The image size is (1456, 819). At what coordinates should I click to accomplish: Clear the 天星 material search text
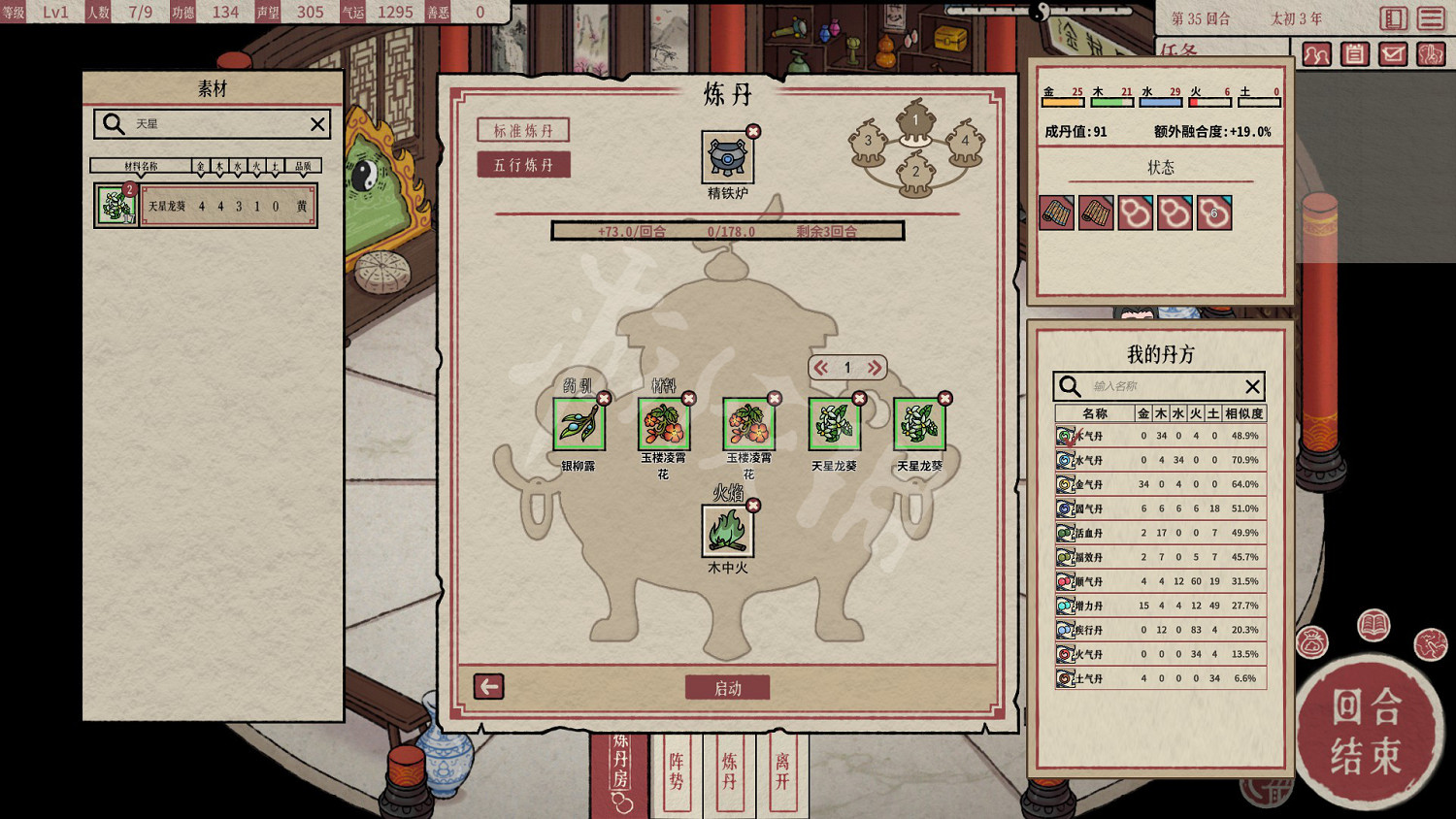pyautogui.click(x=317, y=124)
